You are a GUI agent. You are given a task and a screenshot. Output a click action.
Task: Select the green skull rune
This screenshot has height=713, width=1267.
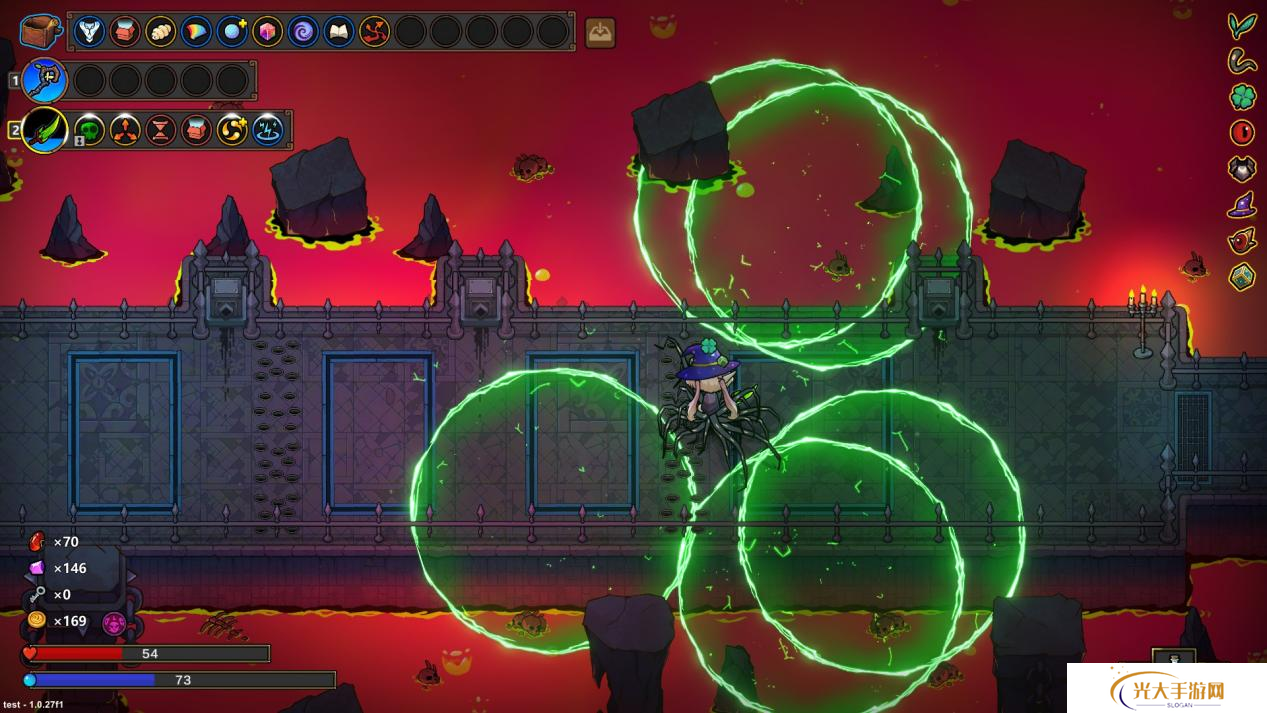point(89,130)
